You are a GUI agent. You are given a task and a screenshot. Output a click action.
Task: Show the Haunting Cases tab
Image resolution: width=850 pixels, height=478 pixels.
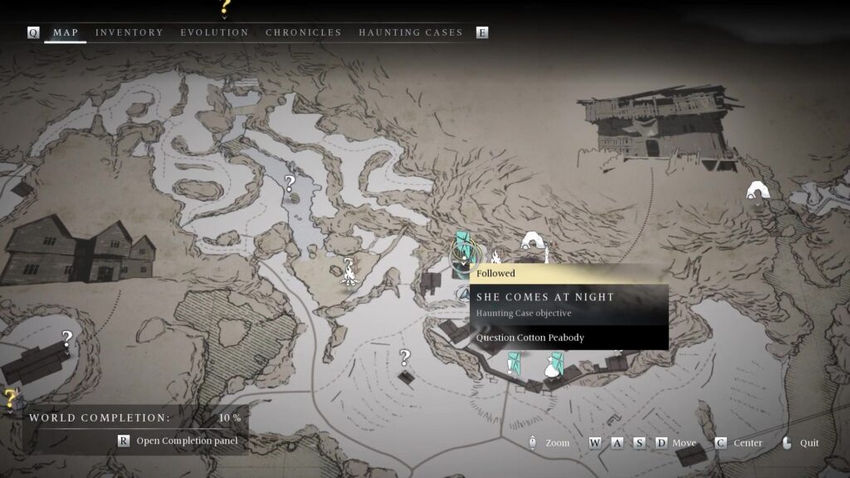pyautogui.click(x=410, y=33)
